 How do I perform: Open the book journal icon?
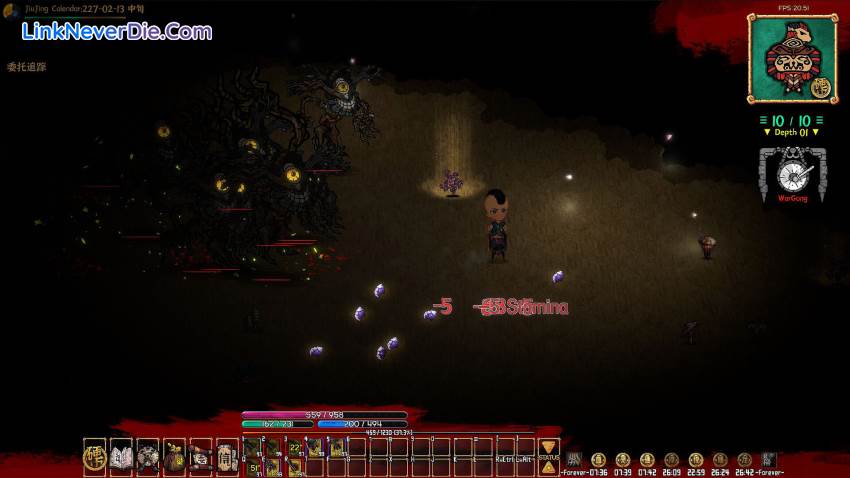121,455
